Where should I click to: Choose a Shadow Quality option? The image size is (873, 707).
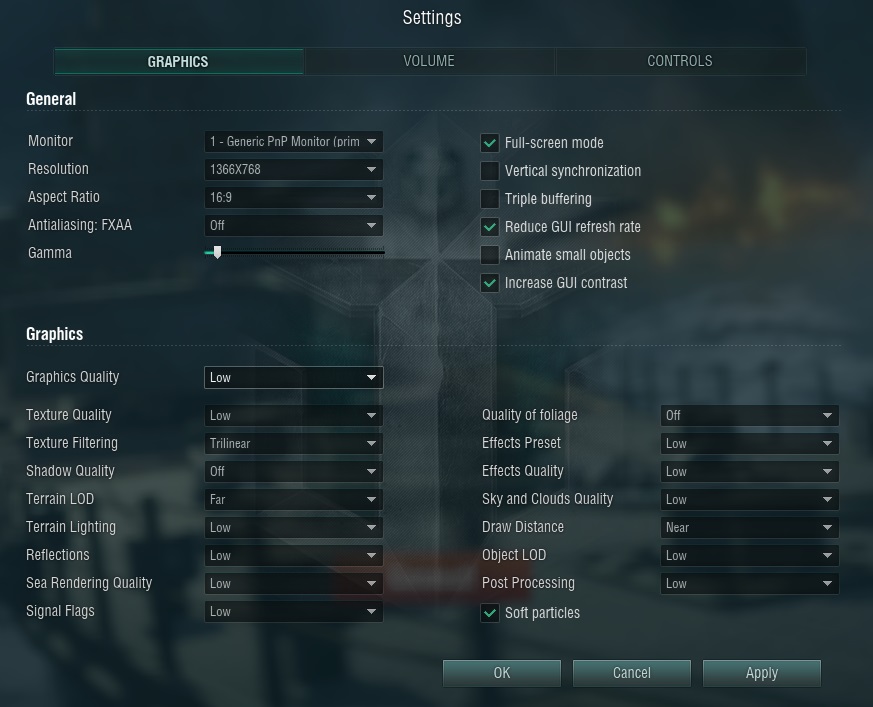tap(293, 471)
